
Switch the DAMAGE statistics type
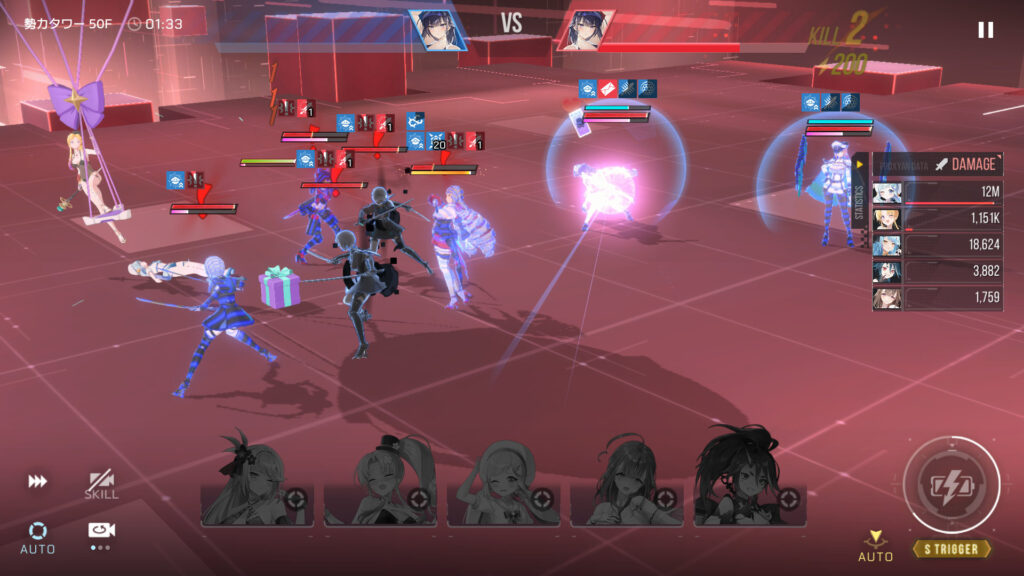point(963,164)
